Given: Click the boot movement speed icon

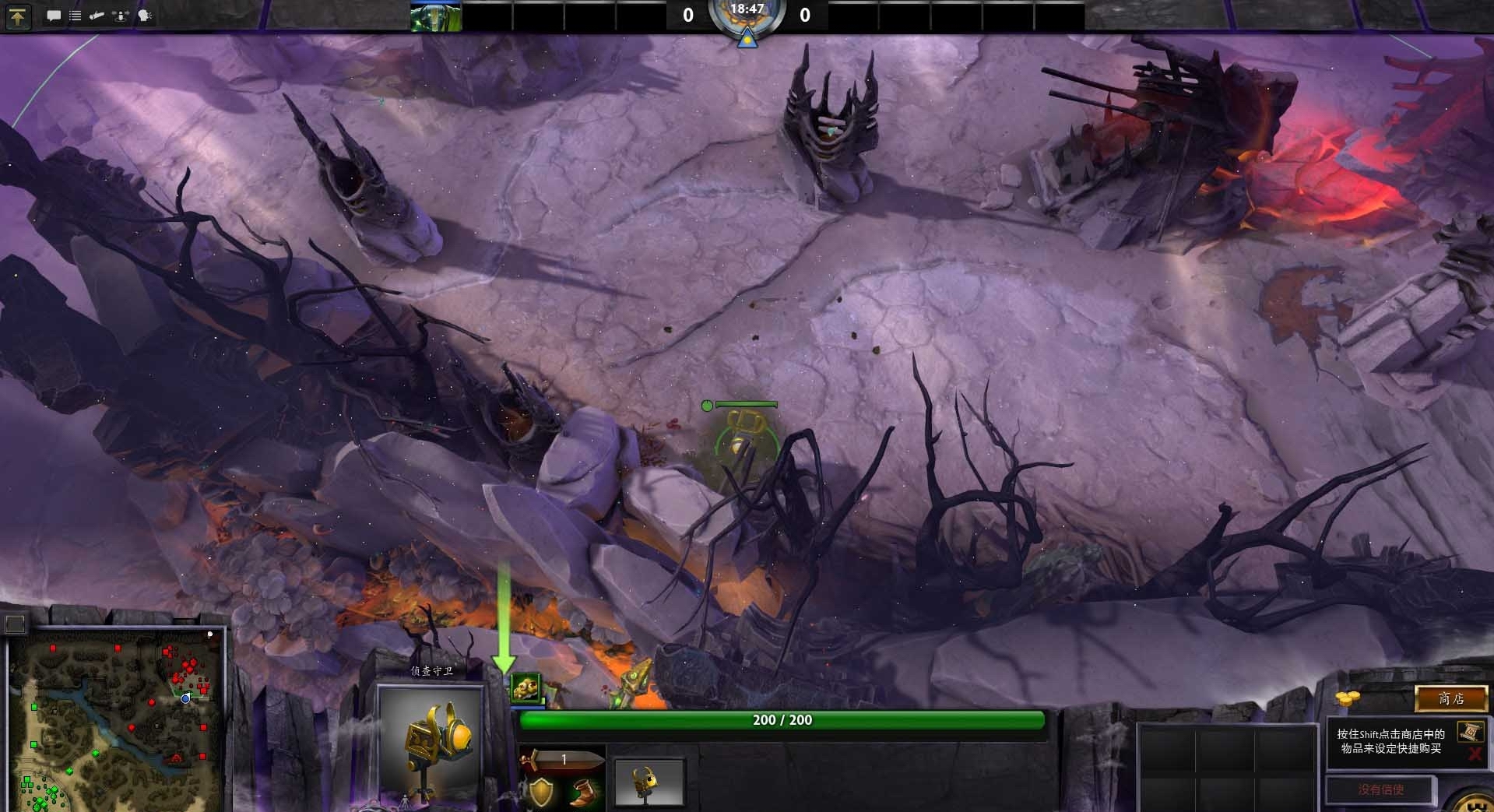Looking at the screenshot, I should coord(581,793).
